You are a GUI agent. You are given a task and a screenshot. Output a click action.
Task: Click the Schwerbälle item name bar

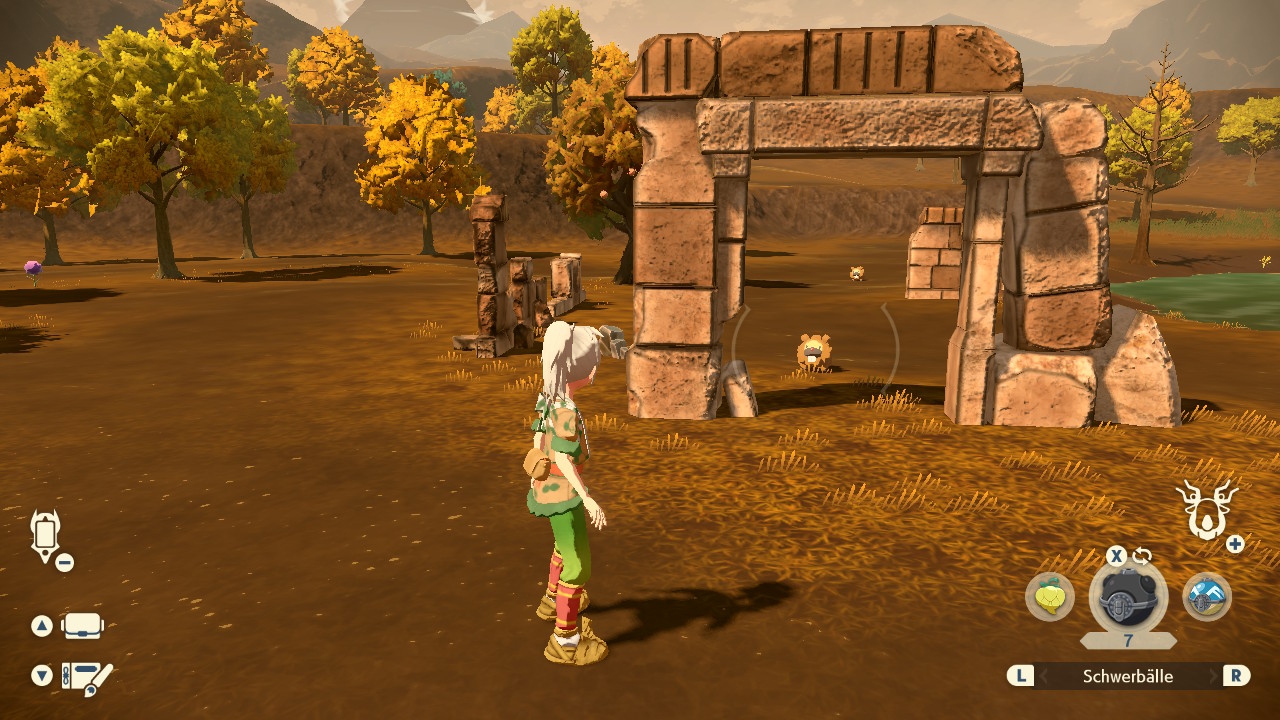[x=1128, y=677]
